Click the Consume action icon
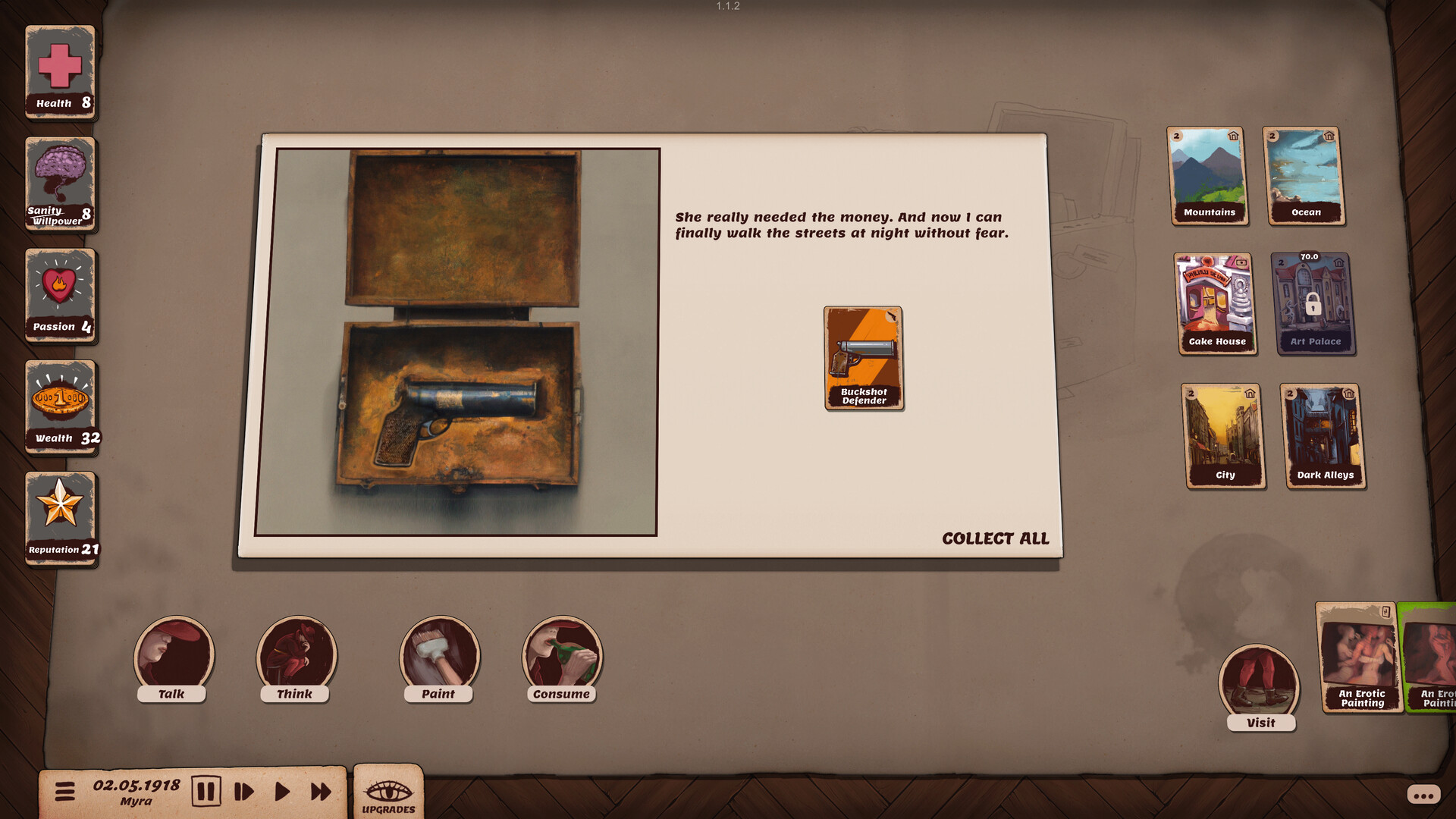The width and height of the screenshot is (1456, 819). (x=561, y=656)
